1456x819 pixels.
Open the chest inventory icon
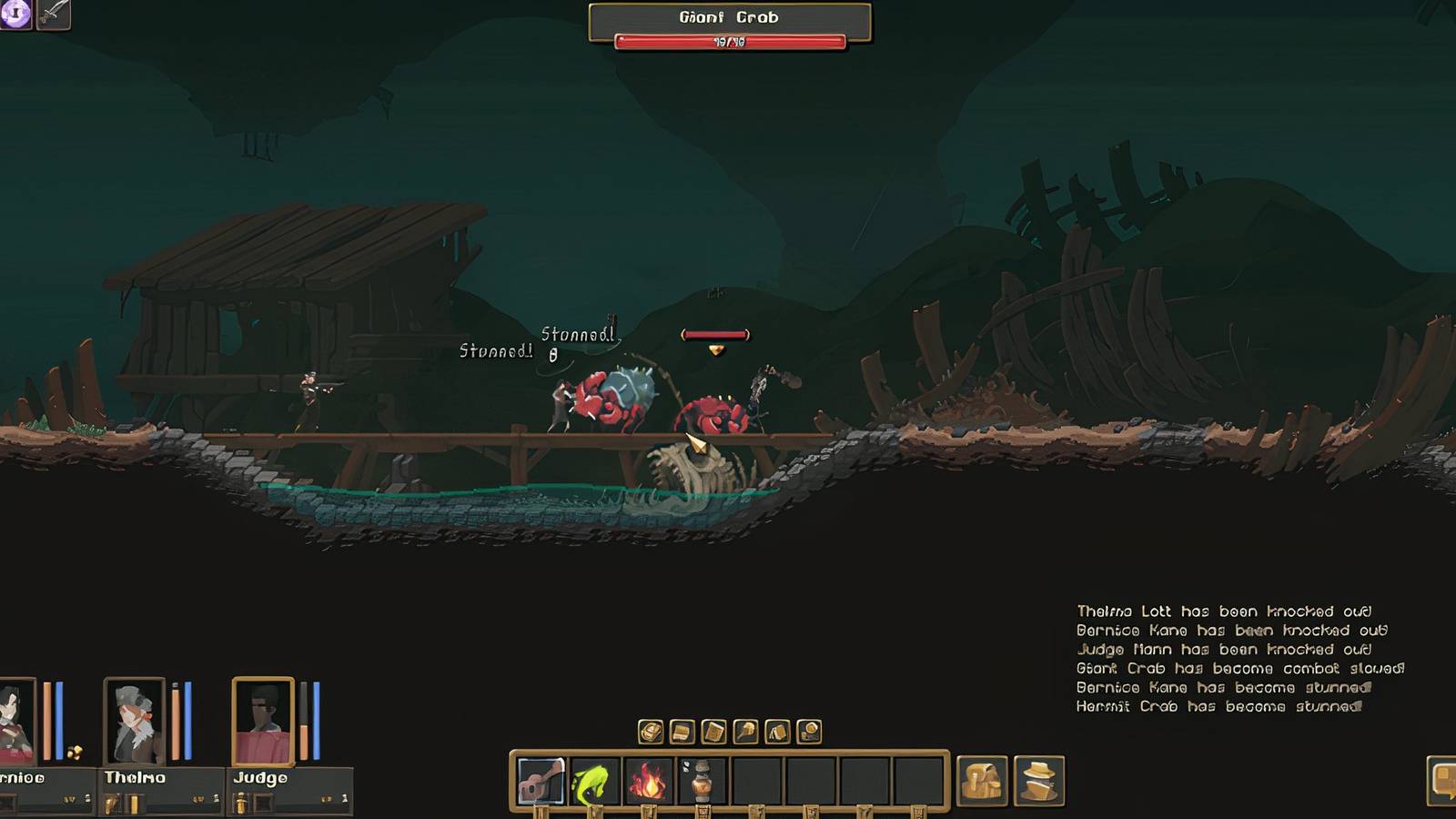point(983,781)
